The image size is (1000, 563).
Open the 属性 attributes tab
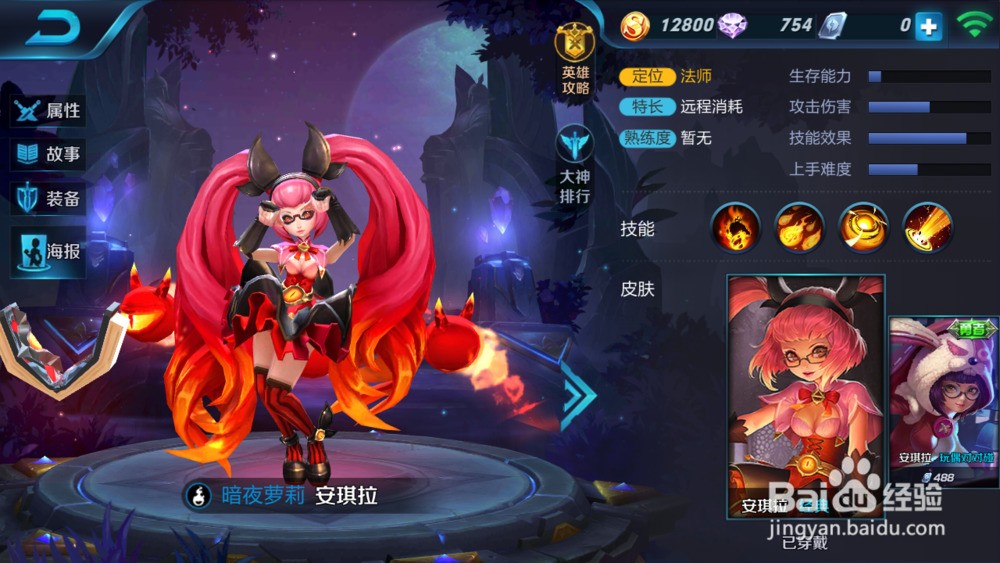pos(50,111)
